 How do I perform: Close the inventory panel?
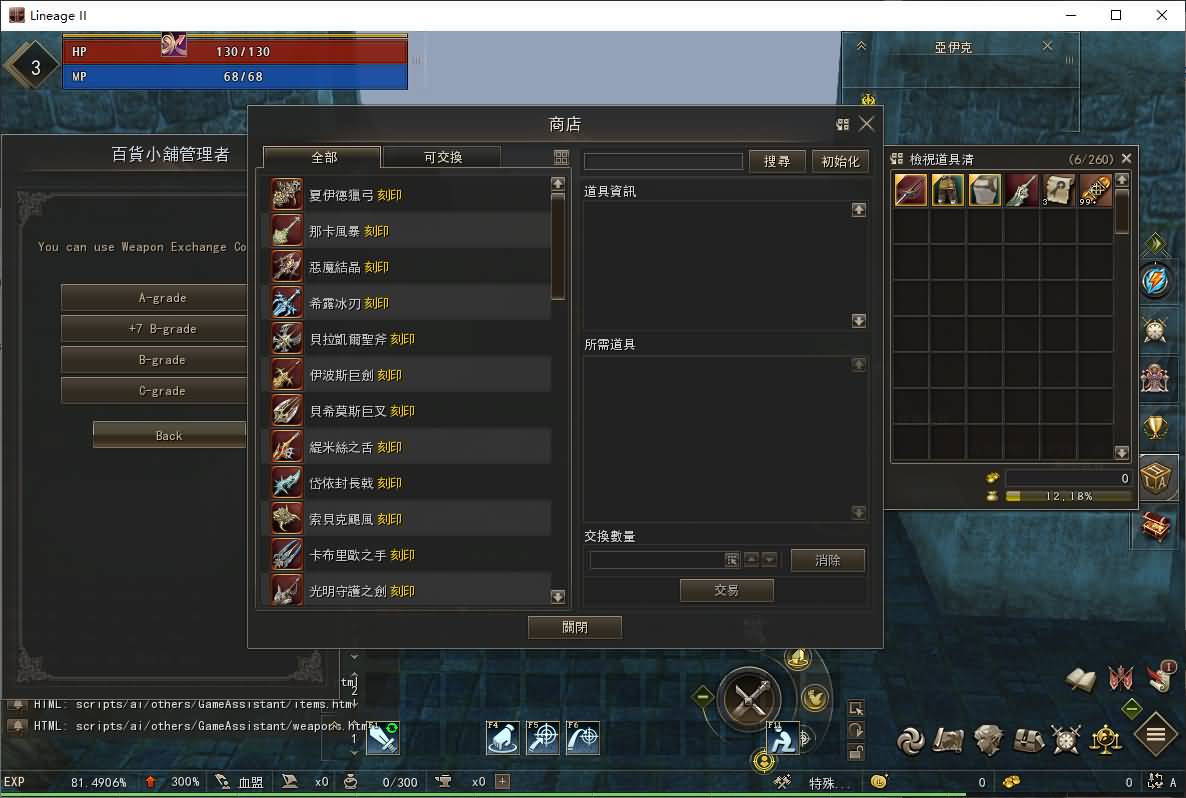click(x=1127, y=158)
